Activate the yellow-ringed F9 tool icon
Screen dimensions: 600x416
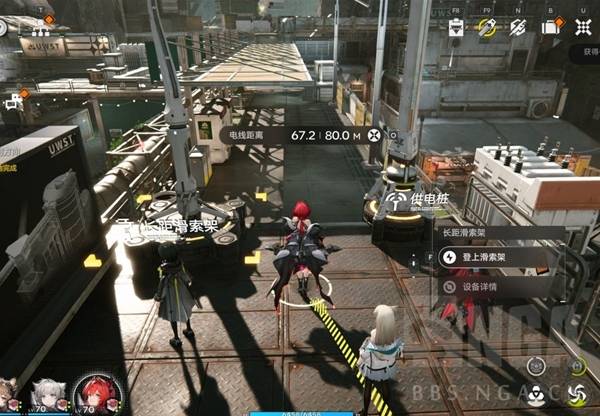(x=487, y=29)
